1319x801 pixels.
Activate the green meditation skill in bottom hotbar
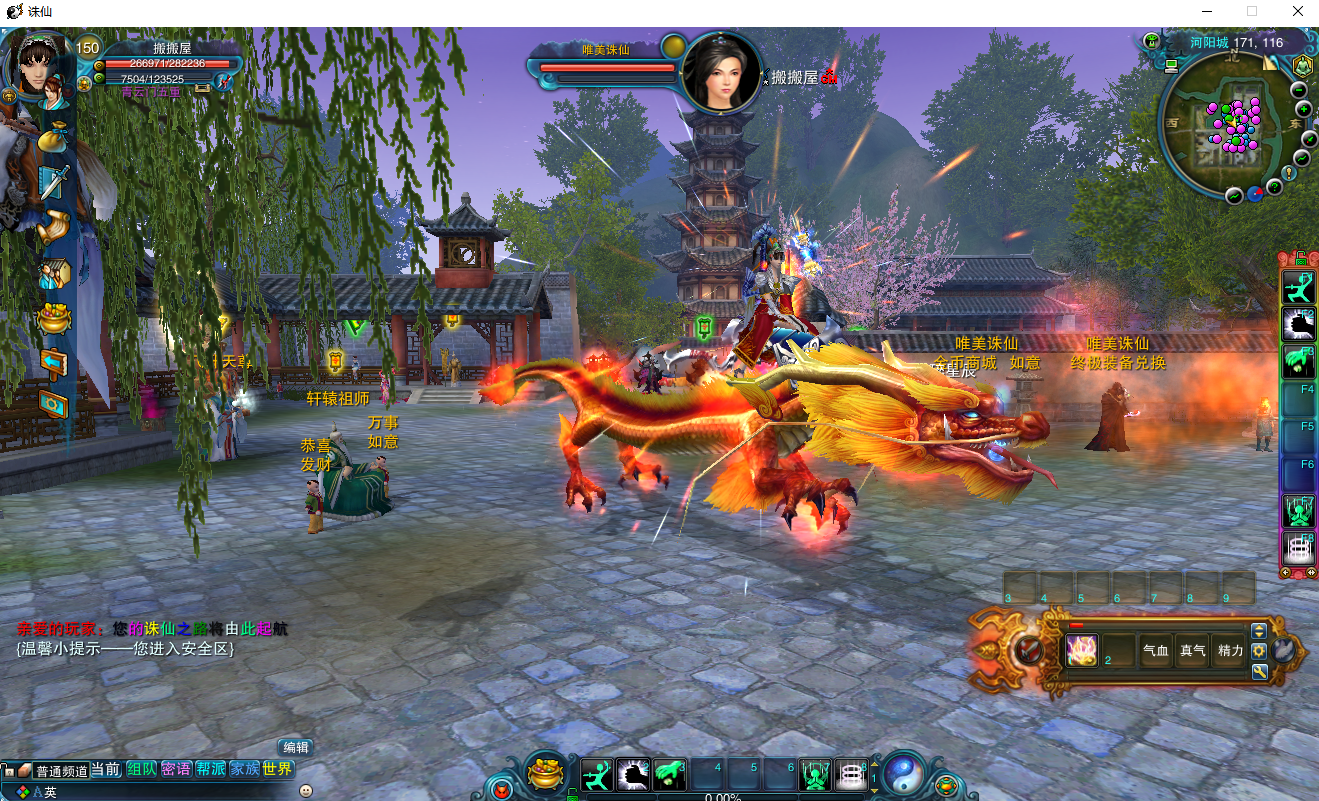click(815, 775)
